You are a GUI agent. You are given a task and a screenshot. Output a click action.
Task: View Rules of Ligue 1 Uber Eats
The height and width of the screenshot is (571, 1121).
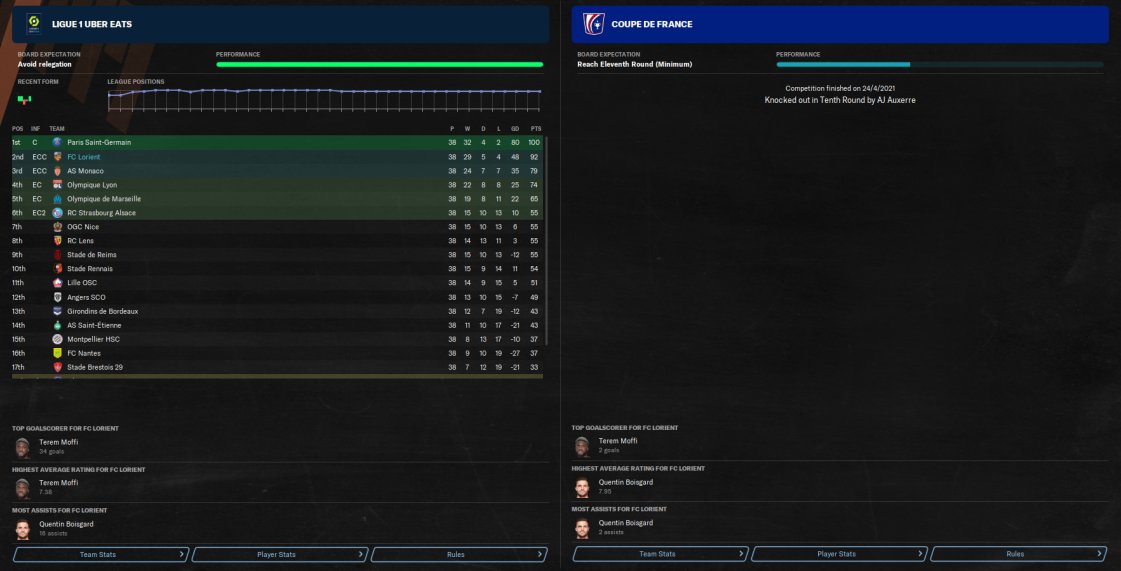(x=457, y=553)
